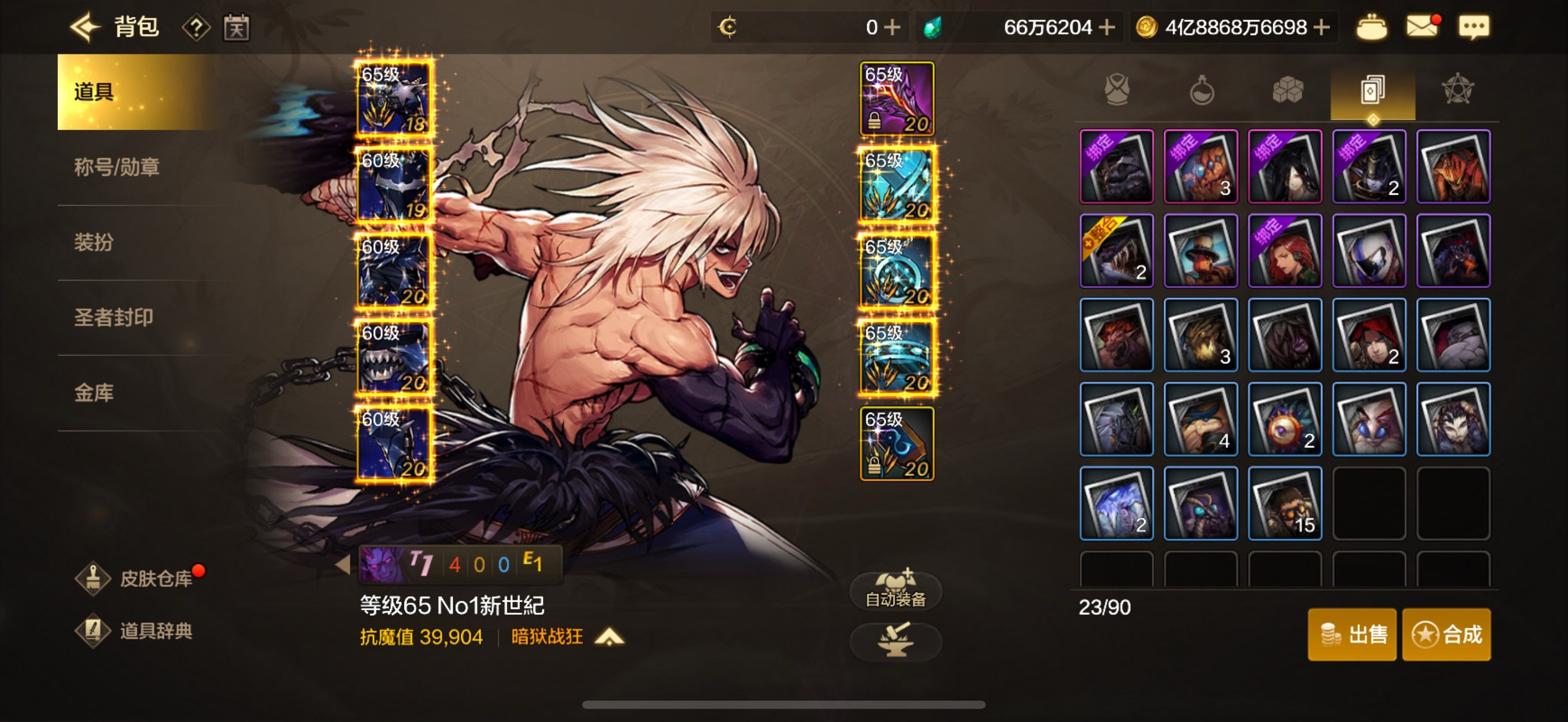
Task: Open the question mark help icon
Action: point(196,28)
